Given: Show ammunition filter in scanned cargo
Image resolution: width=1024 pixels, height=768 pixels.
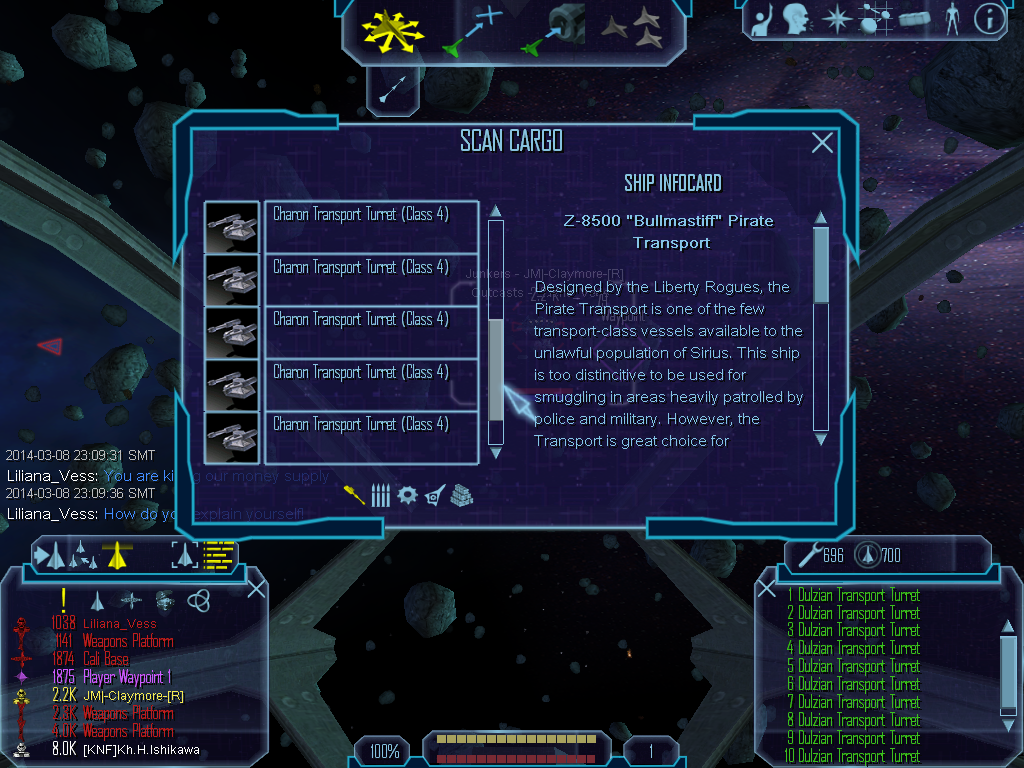Looking at the screenshot, I should click(380, 495).
